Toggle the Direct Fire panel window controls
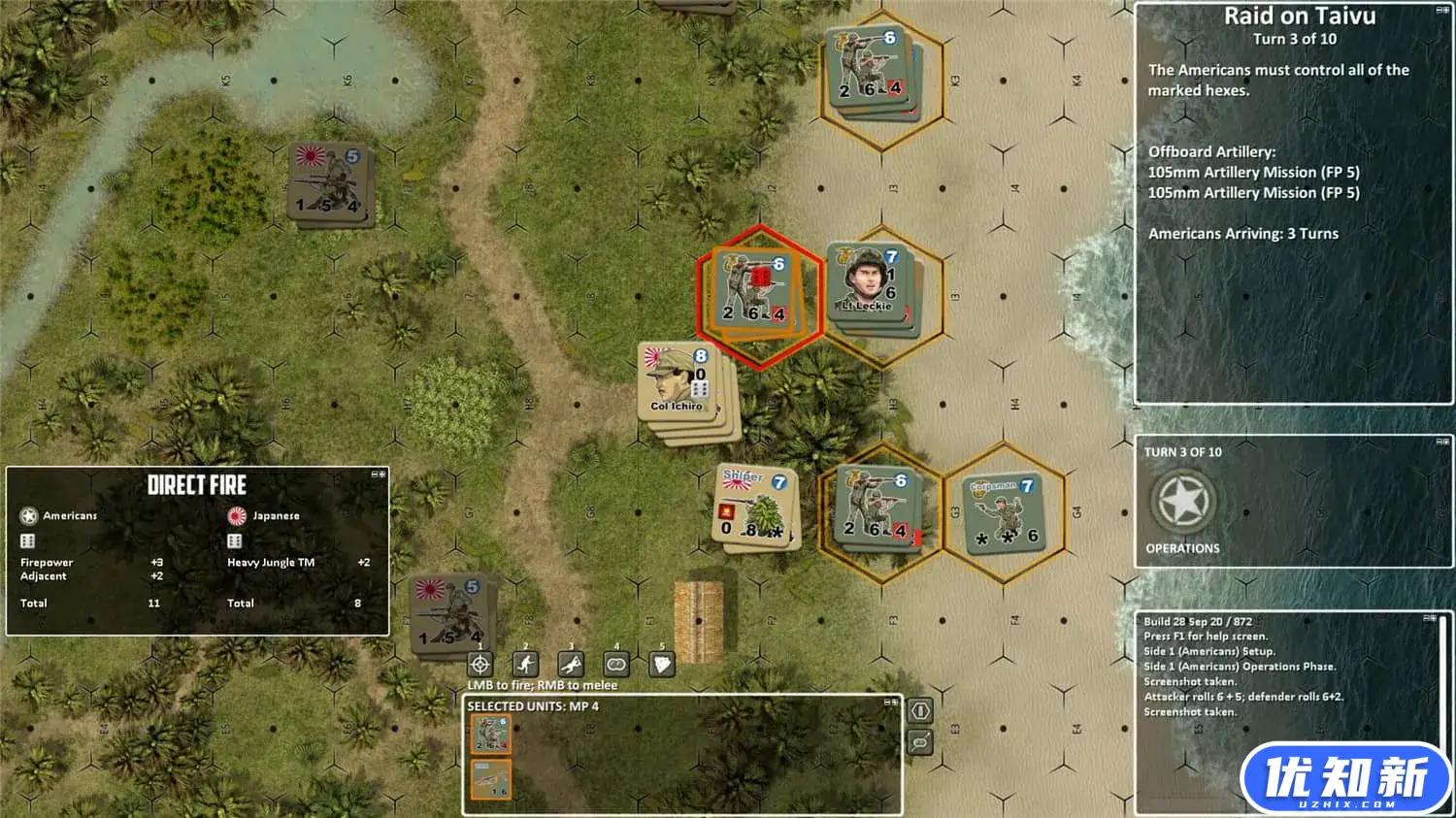1456x818 pixels. pos(379,474)
